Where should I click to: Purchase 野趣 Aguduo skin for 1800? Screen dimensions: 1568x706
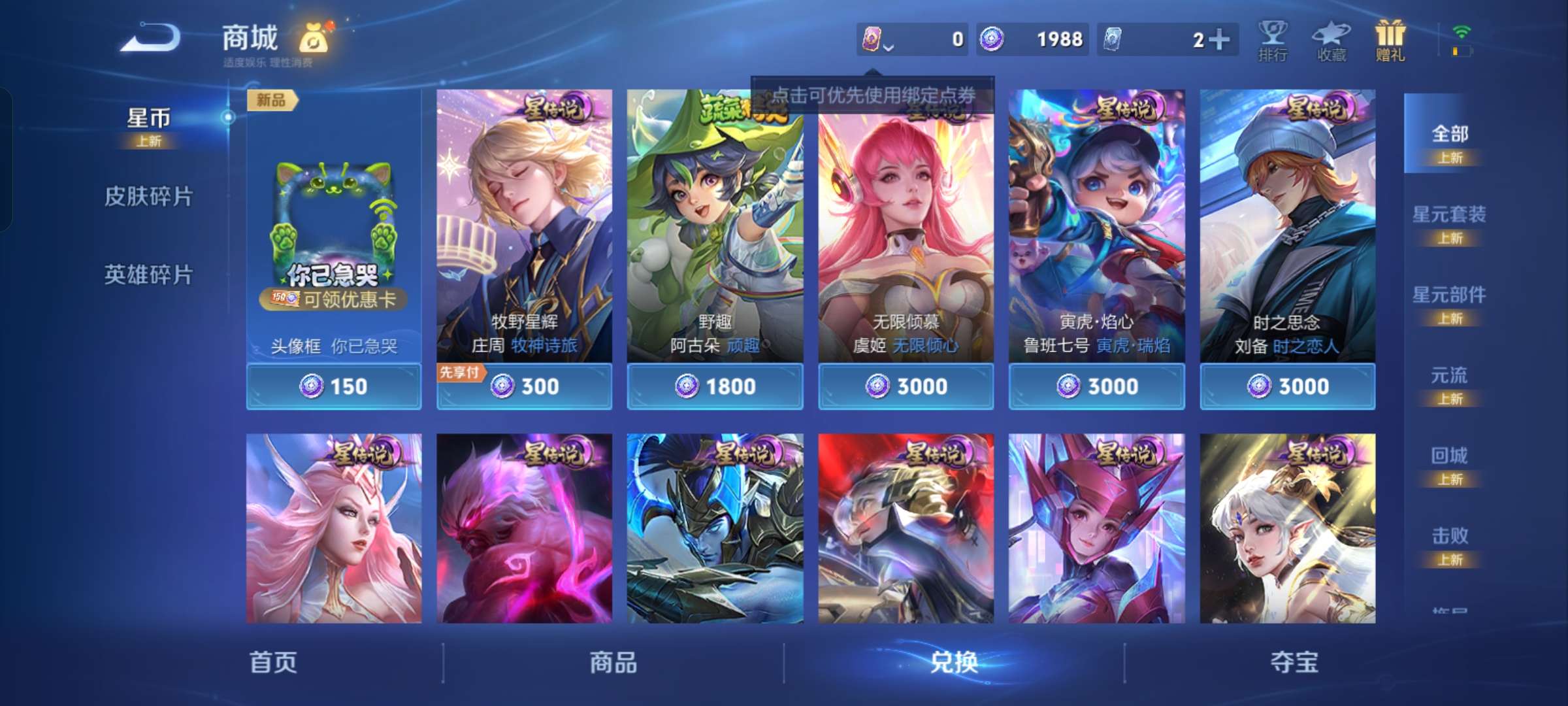point(715,386)
